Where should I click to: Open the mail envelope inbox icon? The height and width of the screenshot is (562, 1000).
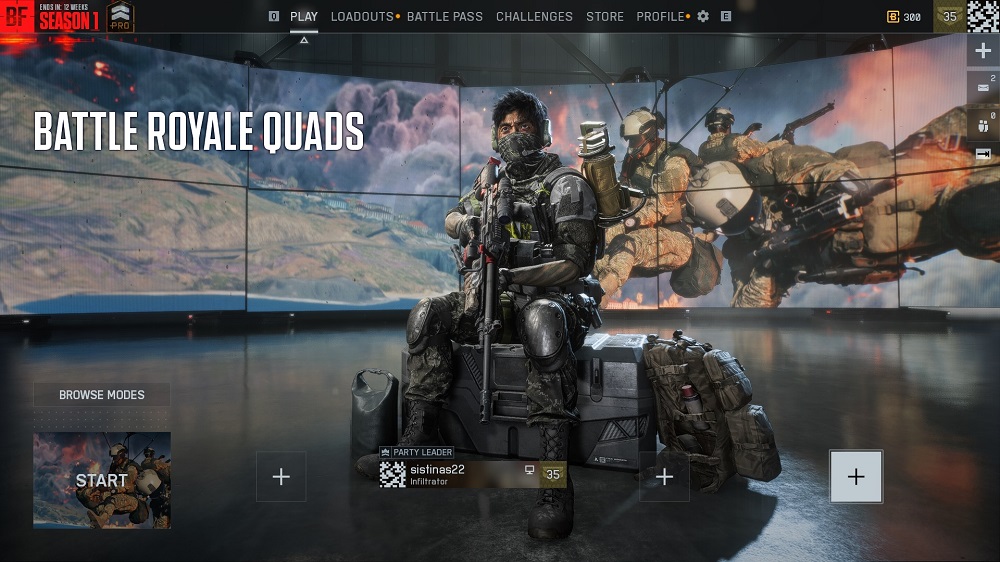(x=982, y=88)
